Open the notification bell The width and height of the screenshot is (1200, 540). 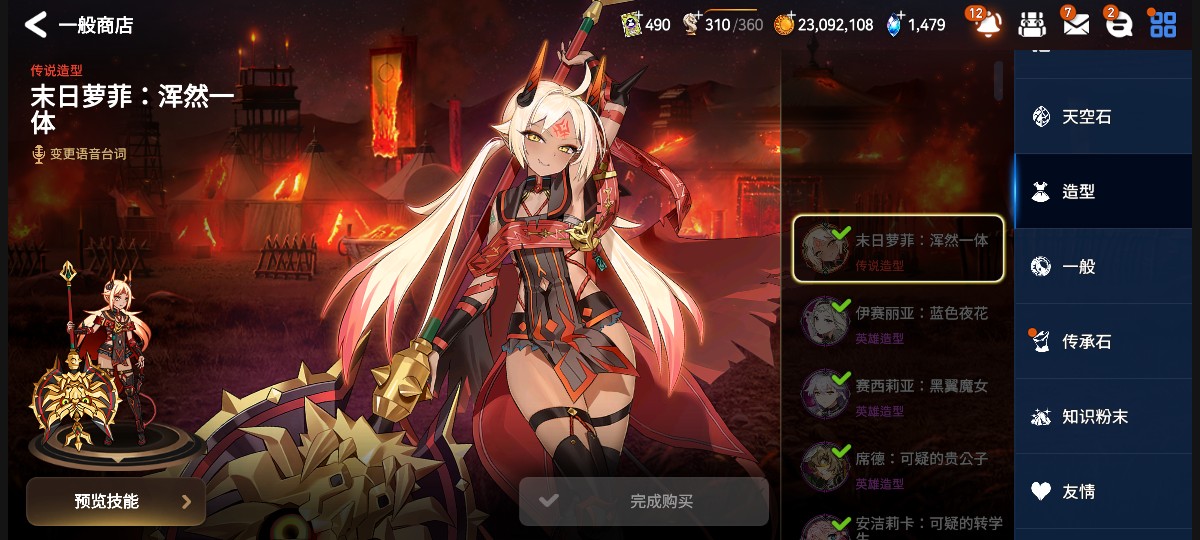988,24
